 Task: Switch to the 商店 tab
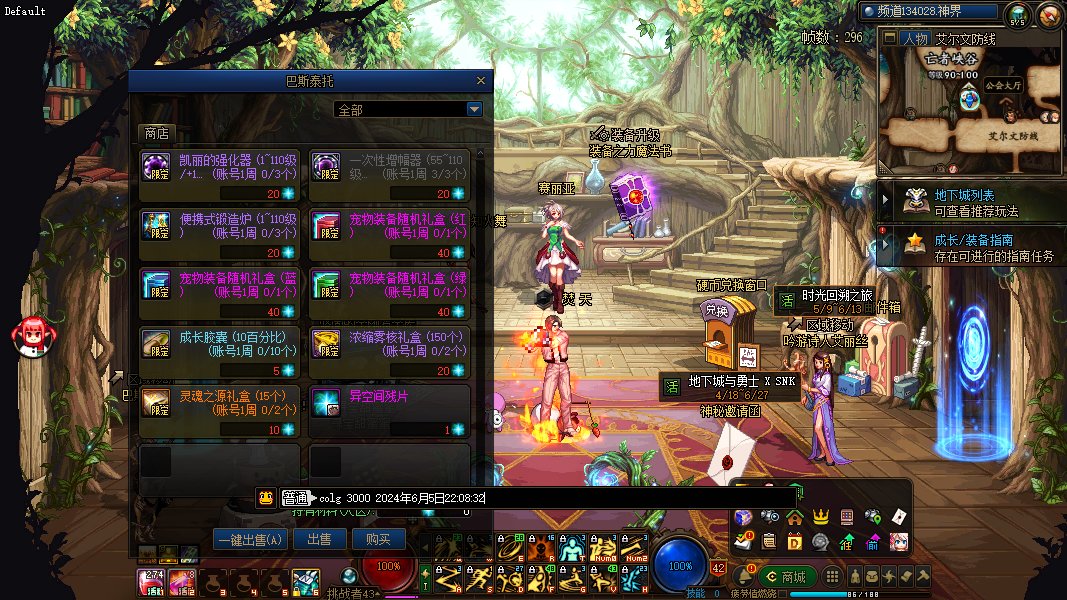tap(156, 133)
